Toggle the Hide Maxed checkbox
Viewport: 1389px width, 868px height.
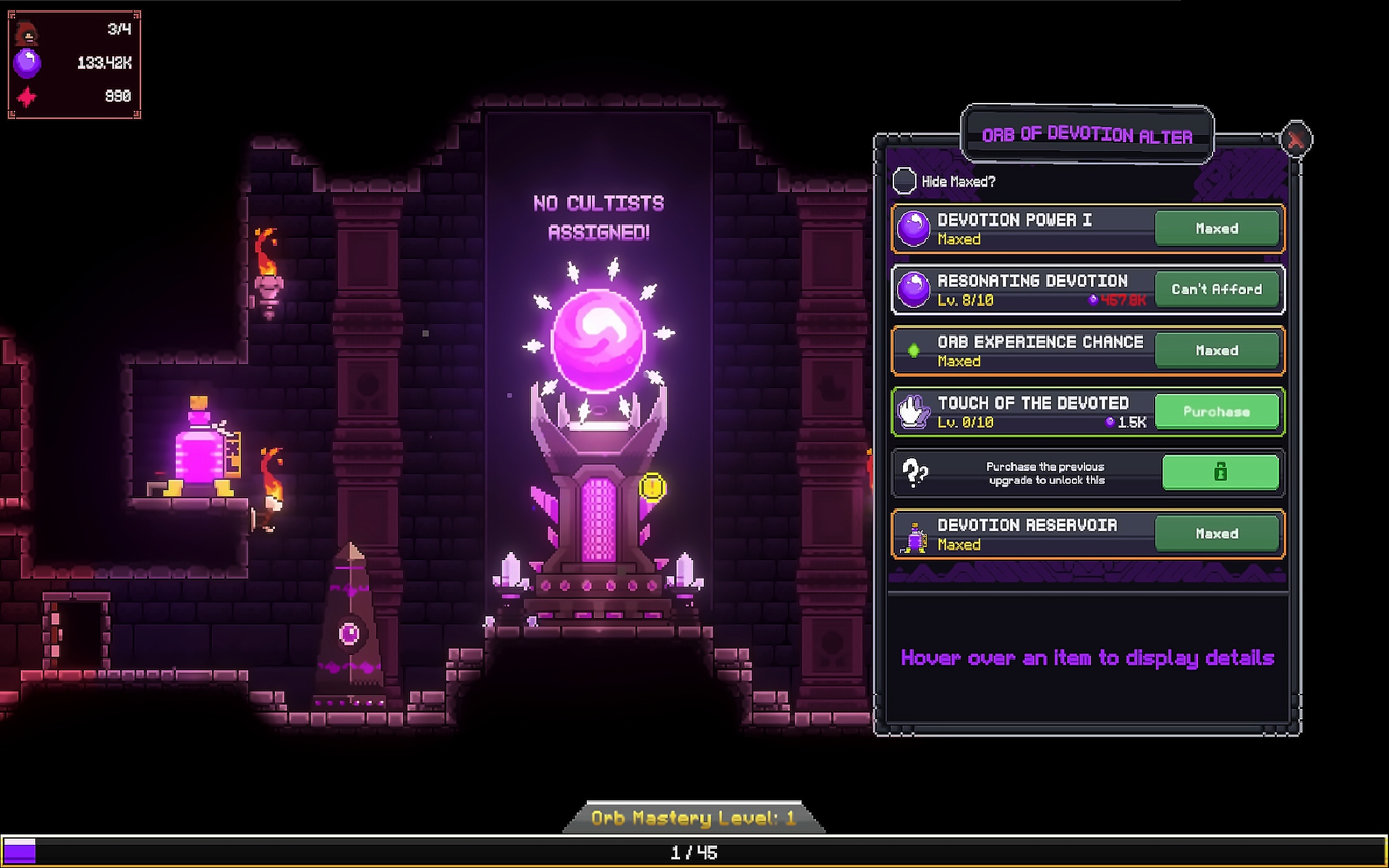point(904,181)
